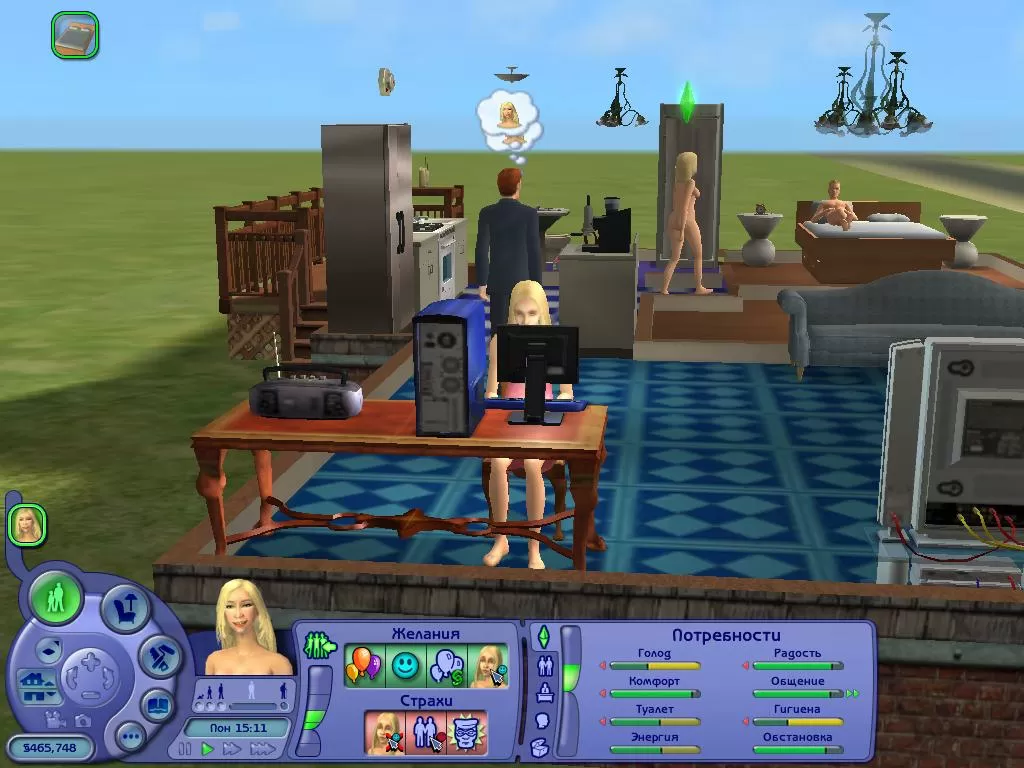Set game speed to triple fast-forward
This screenshot has height=768, width=1024.
262,748
